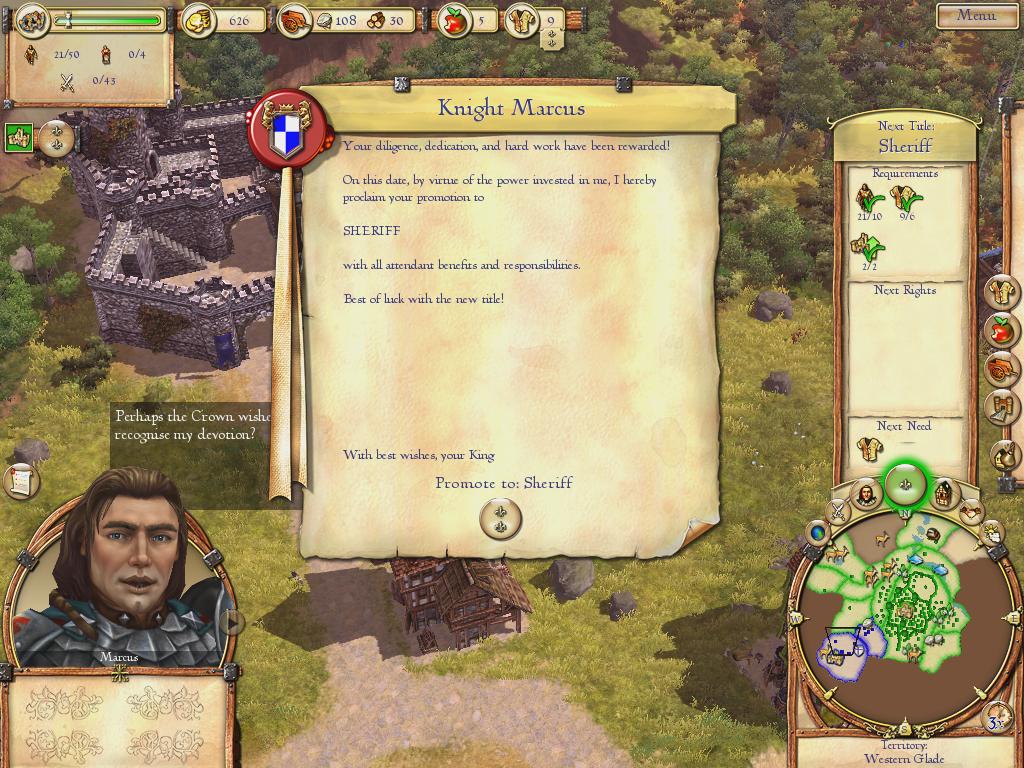Open the green castle build menu icon
The height and width of the screenshot is (768, 1024).
19,138
